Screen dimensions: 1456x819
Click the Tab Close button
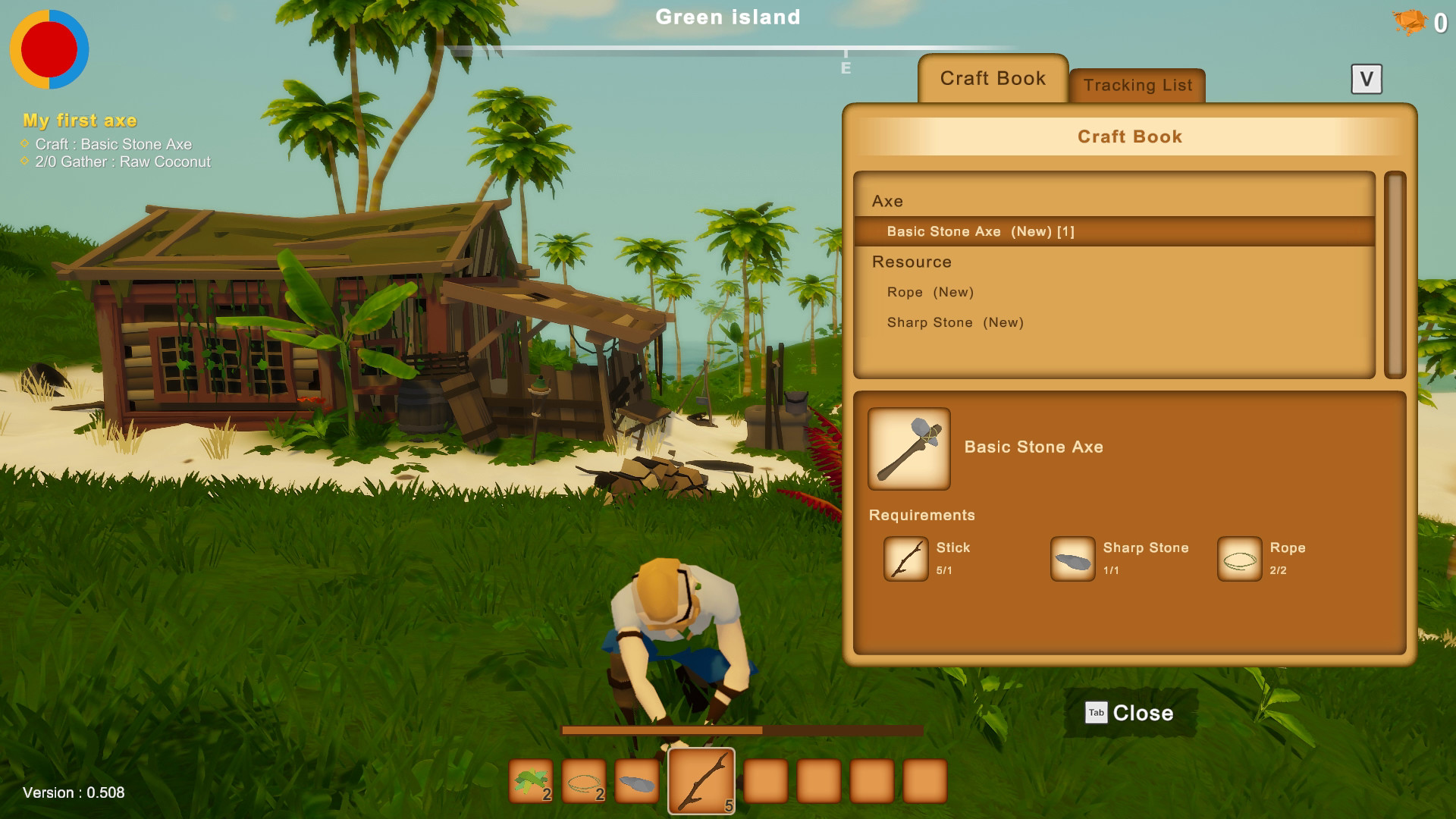[1130, 713]
